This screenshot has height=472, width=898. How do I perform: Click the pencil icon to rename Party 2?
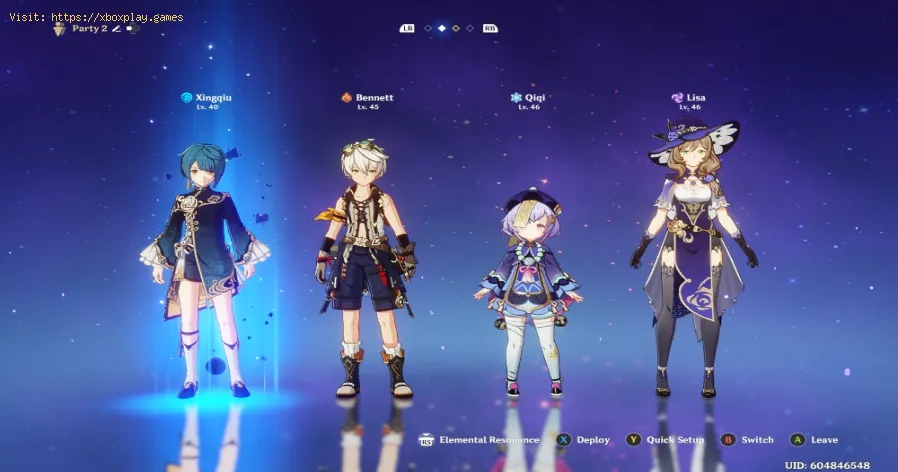click(x=116, y=29)
